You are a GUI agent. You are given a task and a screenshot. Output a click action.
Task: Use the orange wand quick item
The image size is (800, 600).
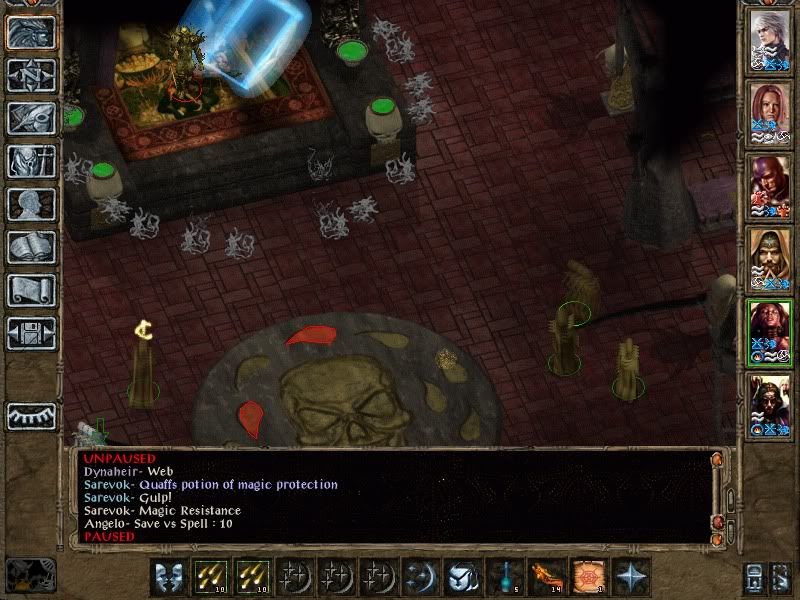[x=544, y=577]
